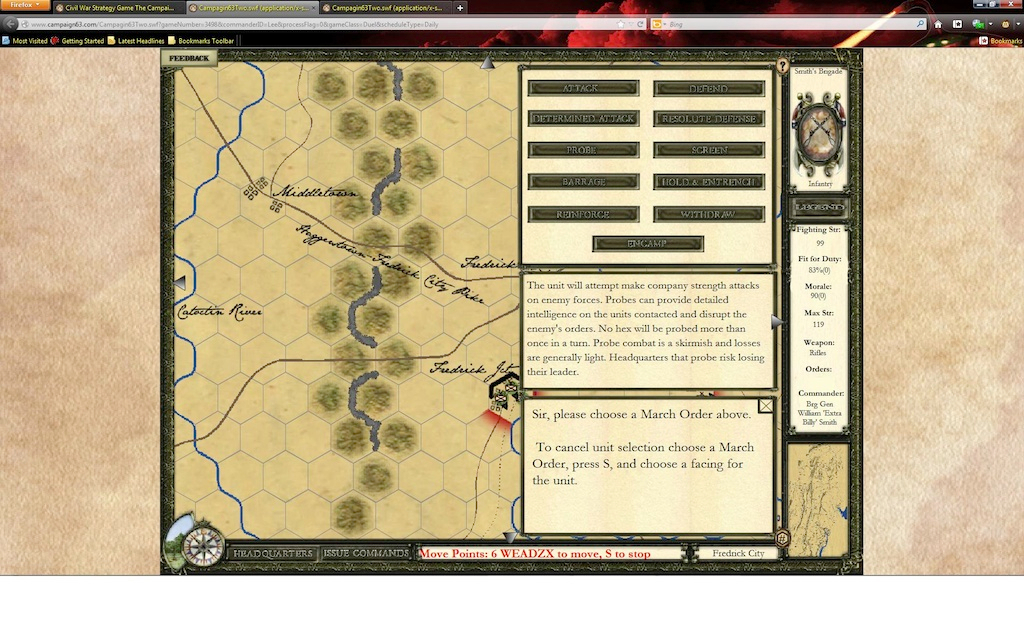Screen dimensions: 1024x623
Task: Choose the Attack march order
Action: [583, 88]
